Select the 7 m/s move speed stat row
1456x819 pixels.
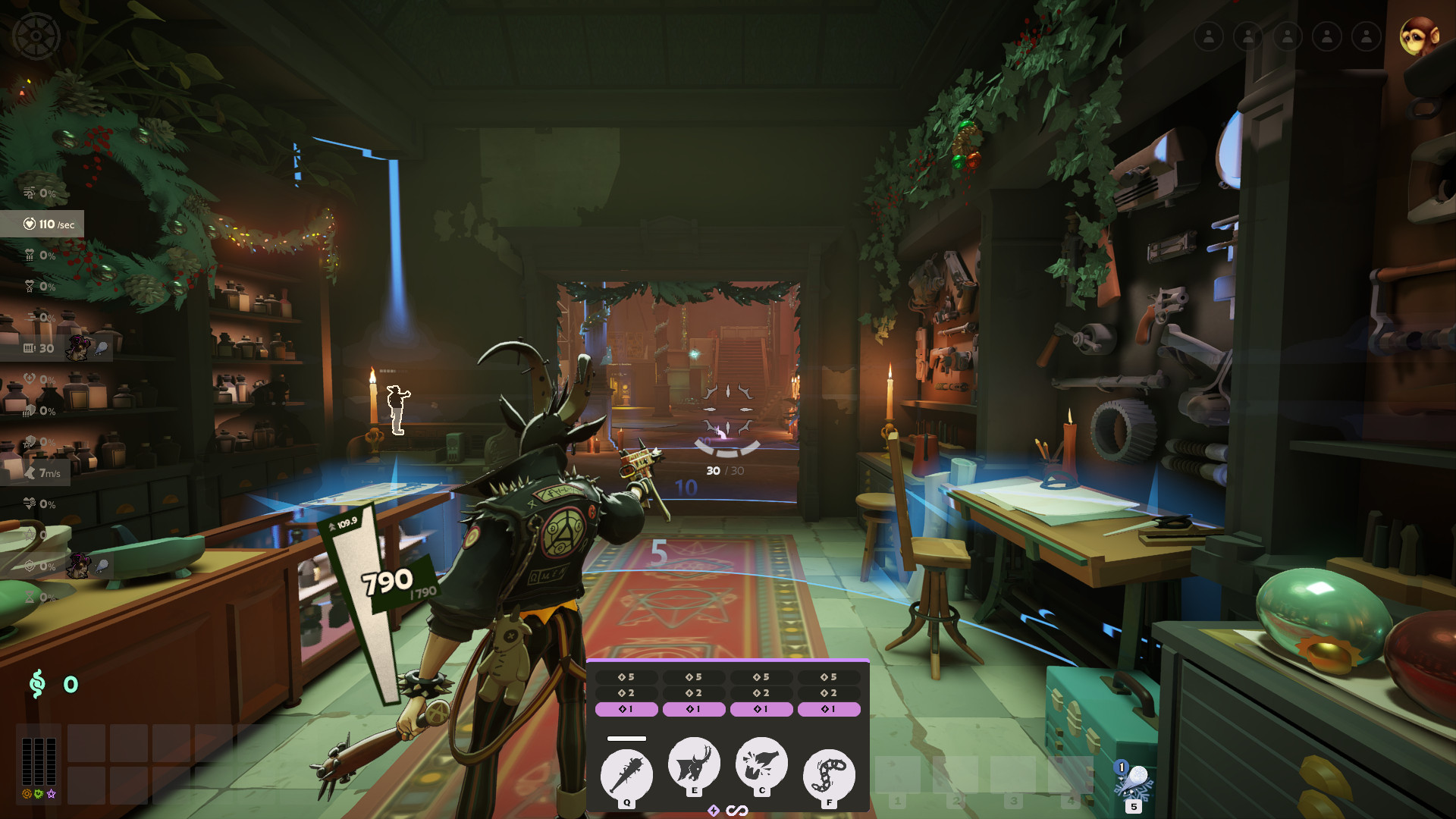pos(42,473)
